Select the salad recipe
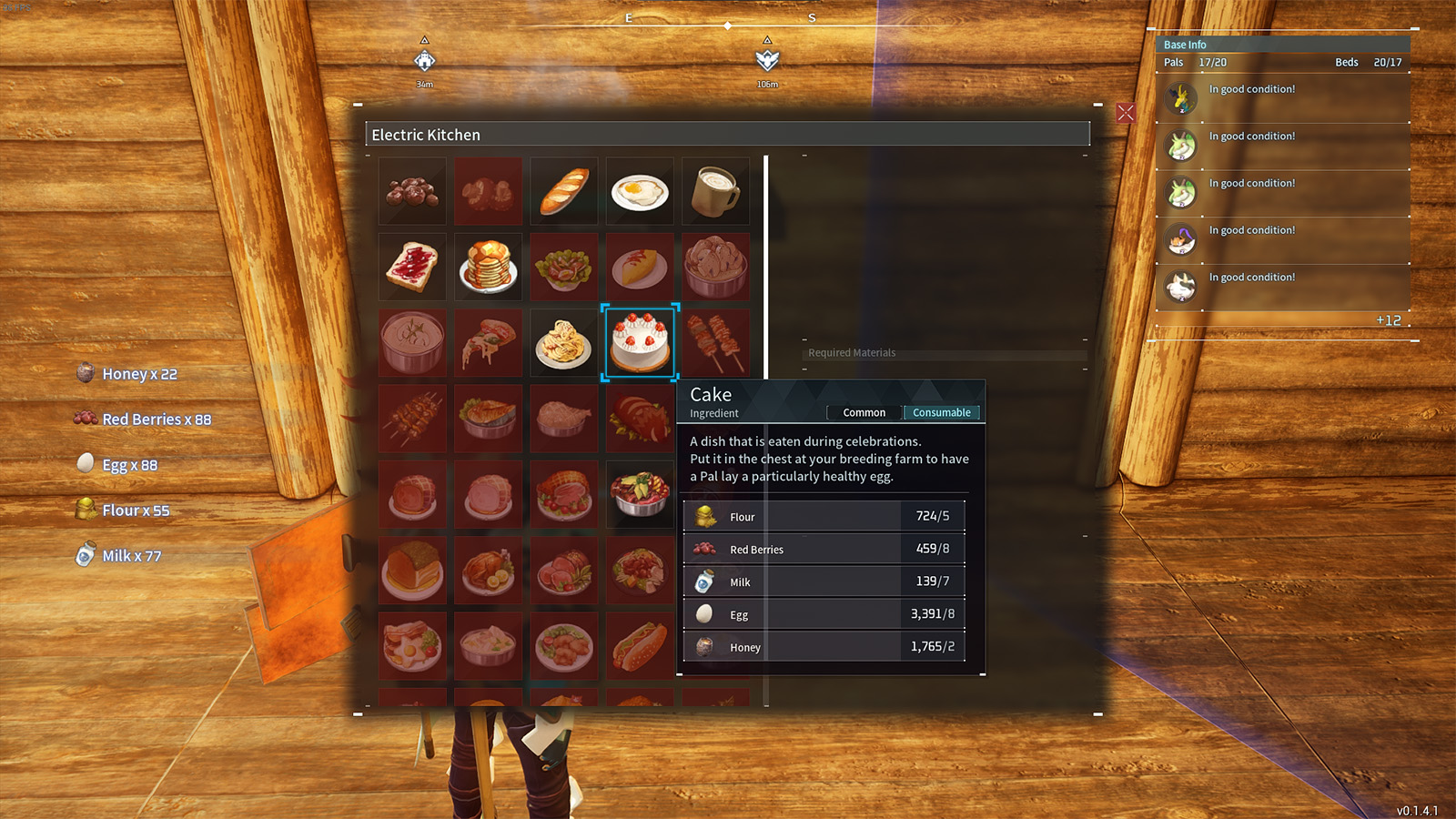The image size is (1456, 819). click(563, 267)
